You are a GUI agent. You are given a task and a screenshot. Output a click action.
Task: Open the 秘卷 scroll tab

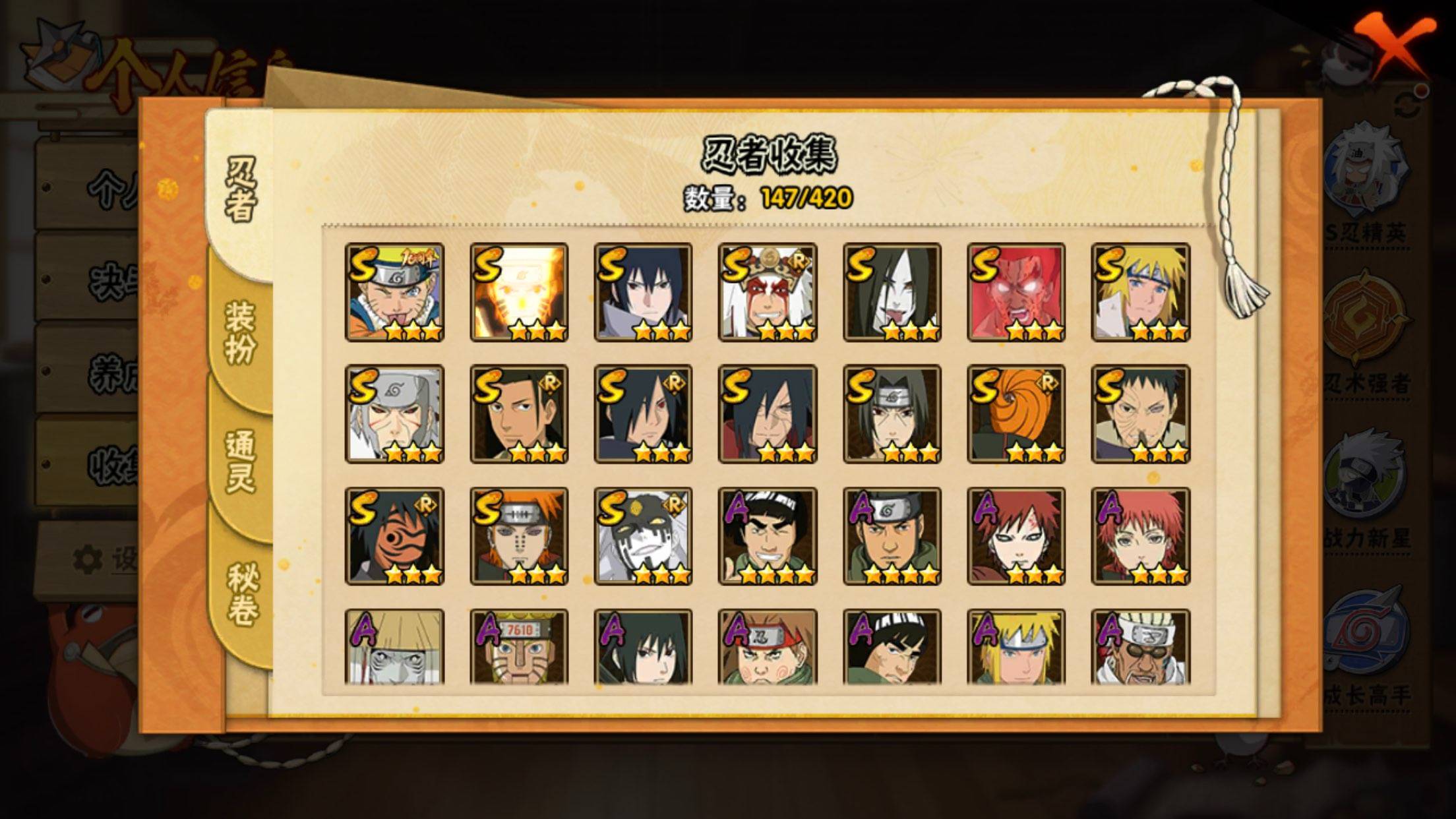pos(241,593)
